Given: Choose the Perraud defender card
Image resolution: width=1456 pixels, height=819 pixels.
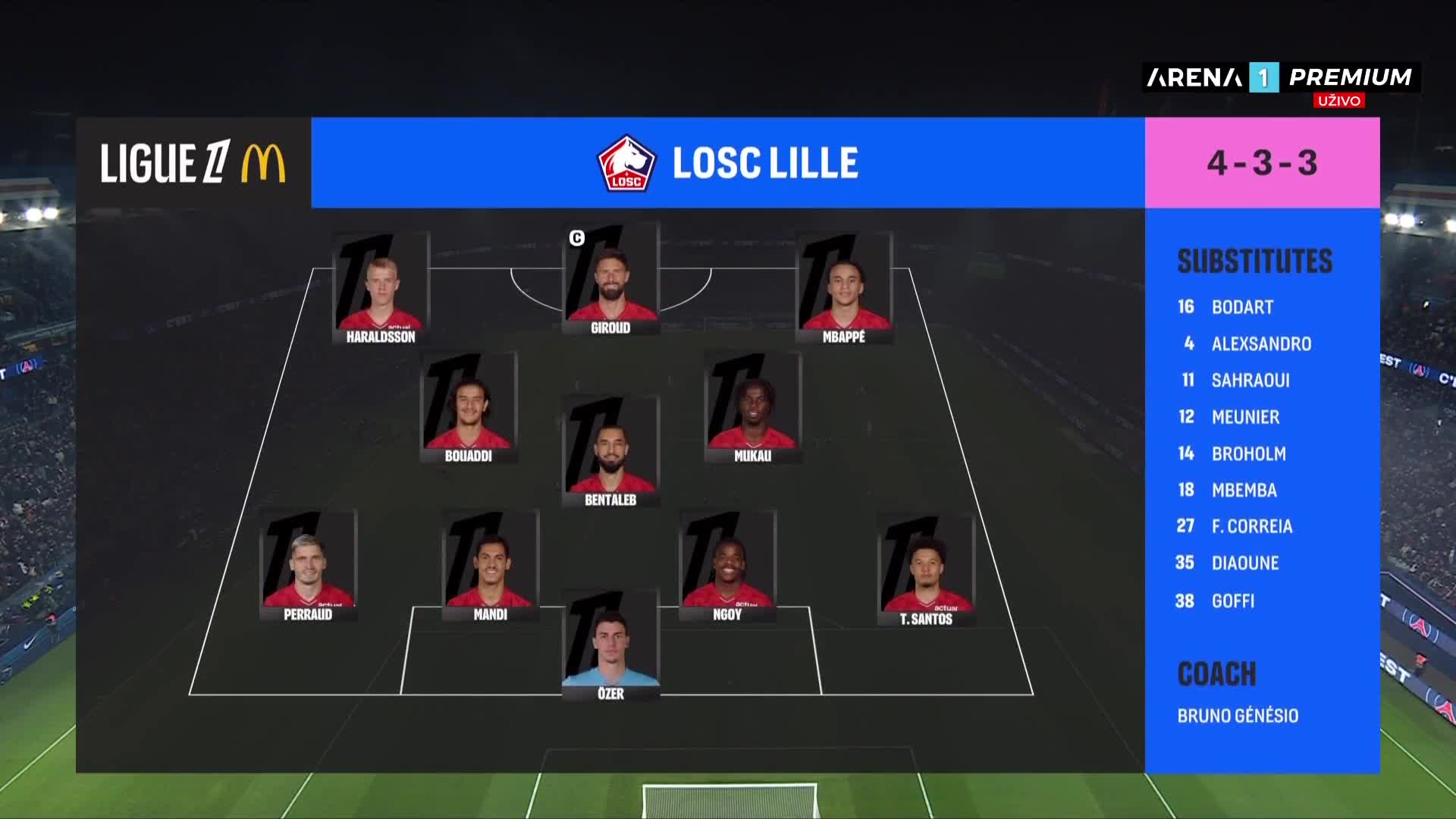Looking at the screenshot, I should [x=308, y=566].
